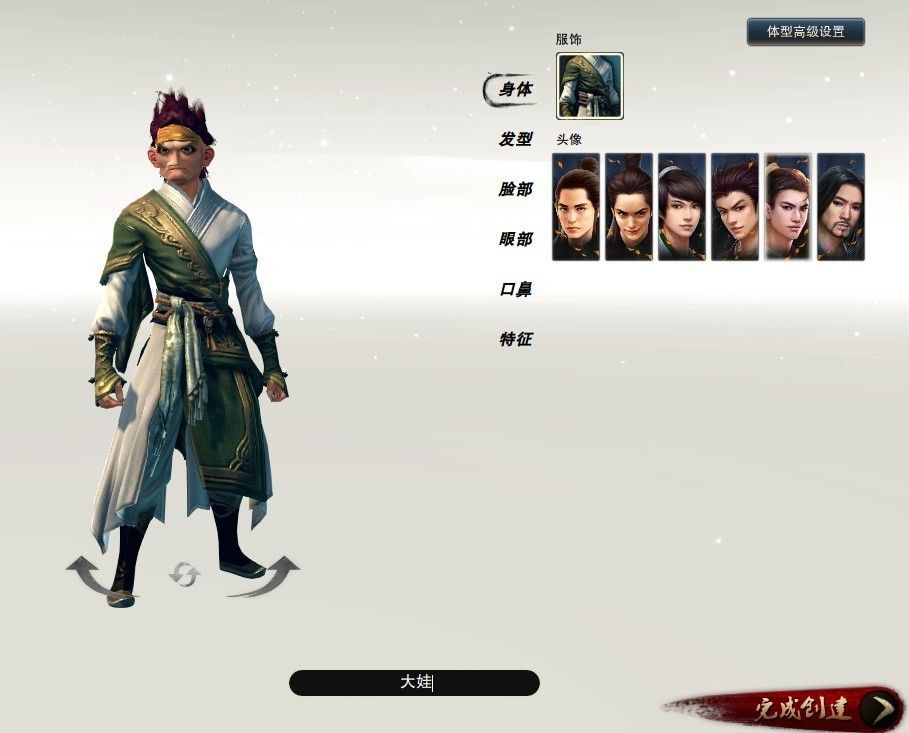Reset character rotation with the circular arrows icon
The height and width of the screenshot is (733, 909).
[x=184, y=574]
